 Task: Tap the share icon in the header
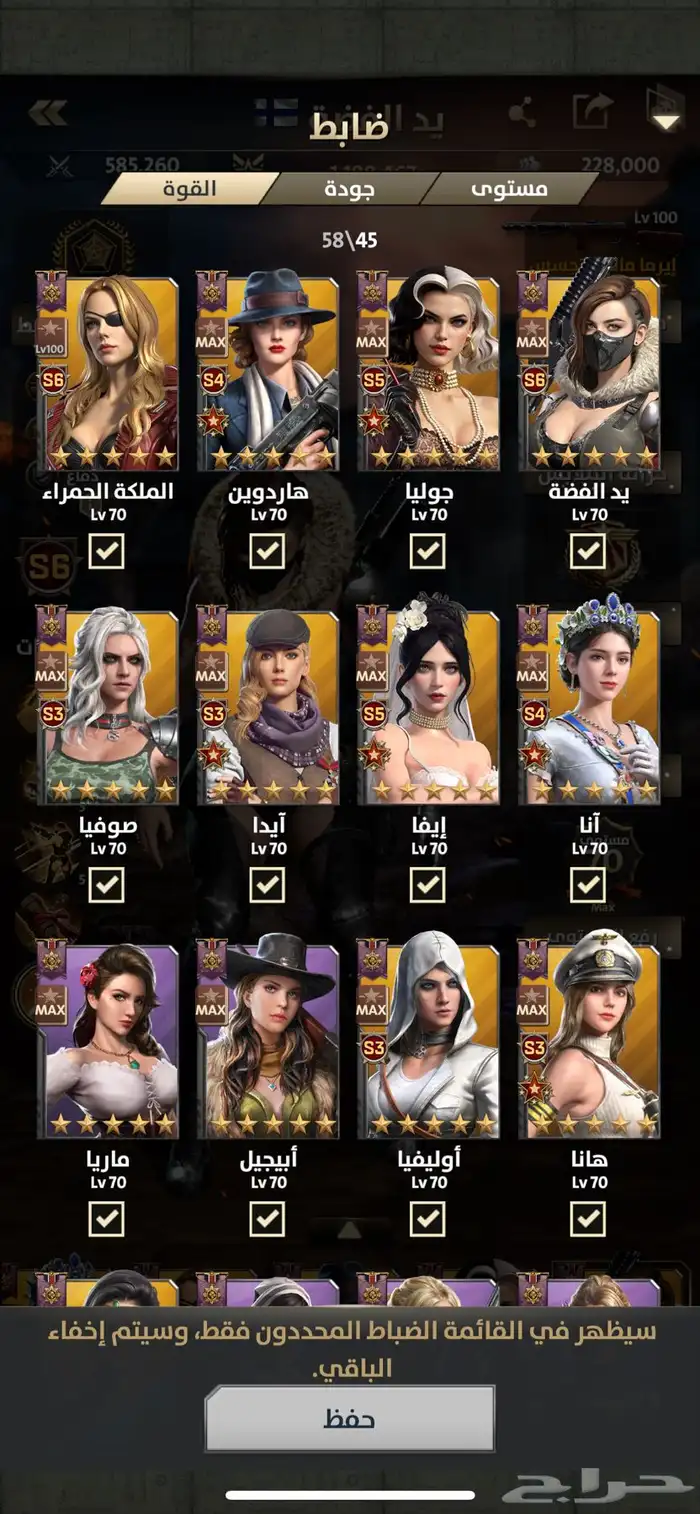tap(522, 112)
